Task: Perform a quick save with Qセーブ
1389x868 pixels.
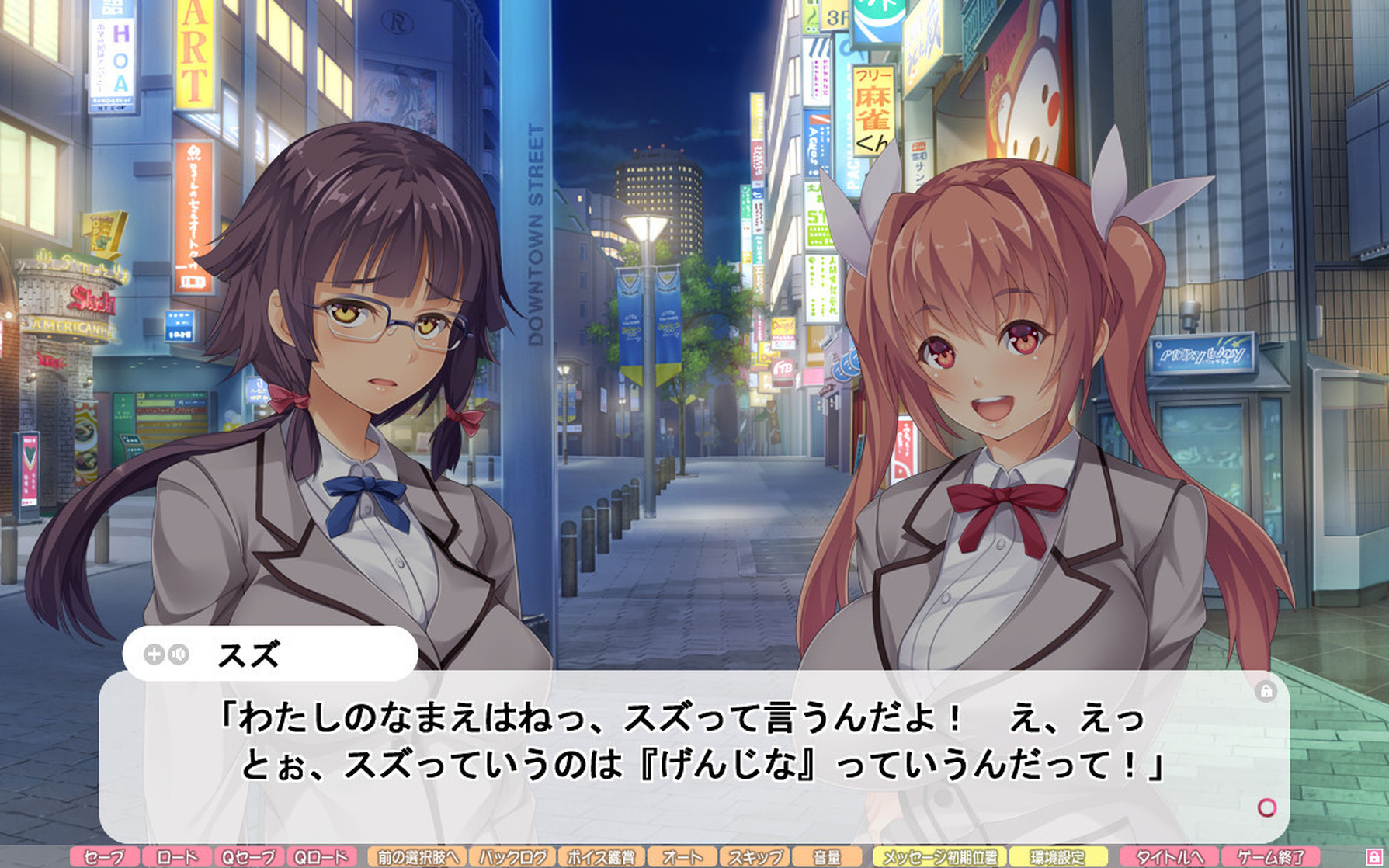Action: pos(248,857)
